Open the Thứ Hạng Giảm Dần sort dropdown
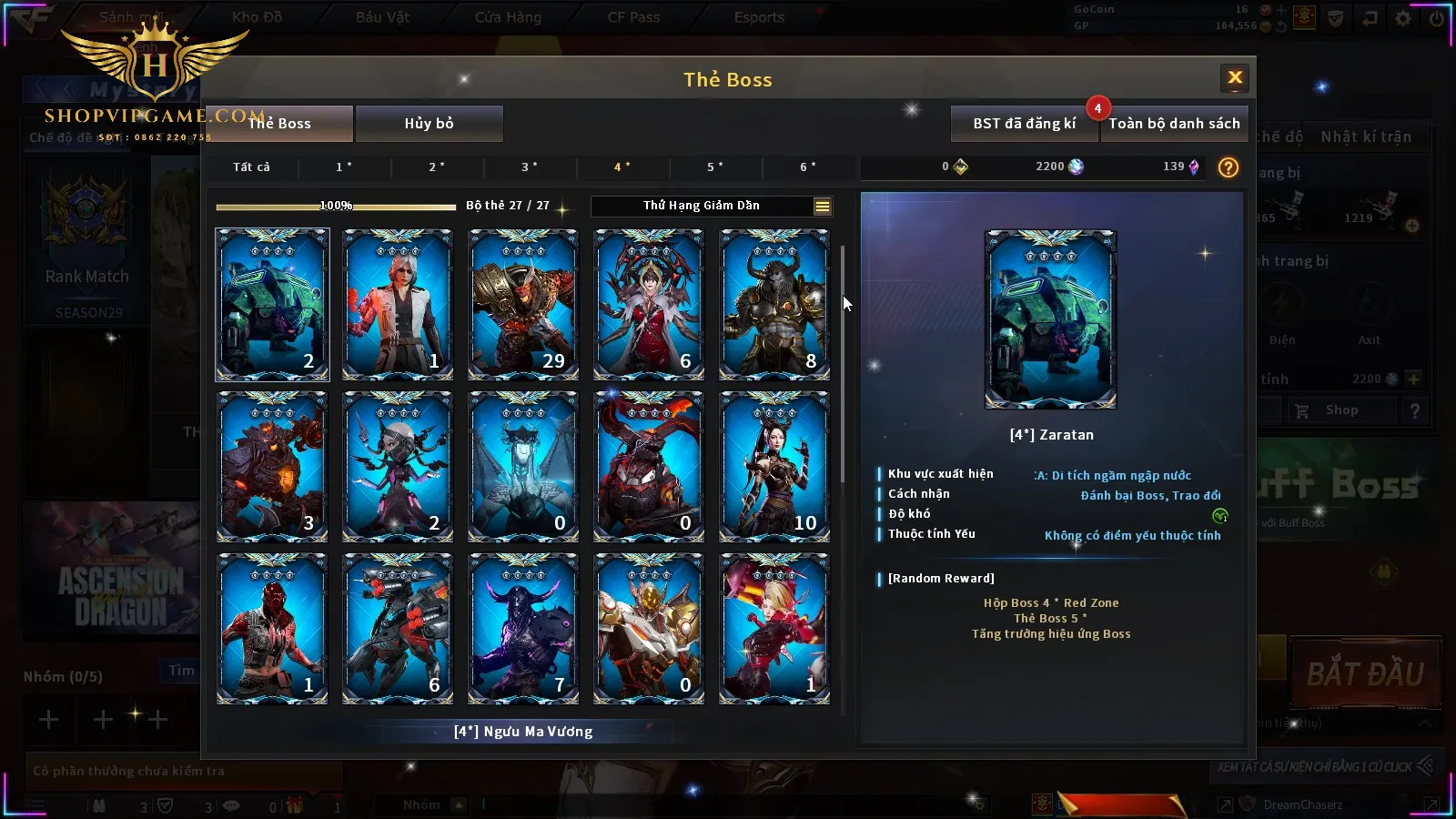 (822, 207)
